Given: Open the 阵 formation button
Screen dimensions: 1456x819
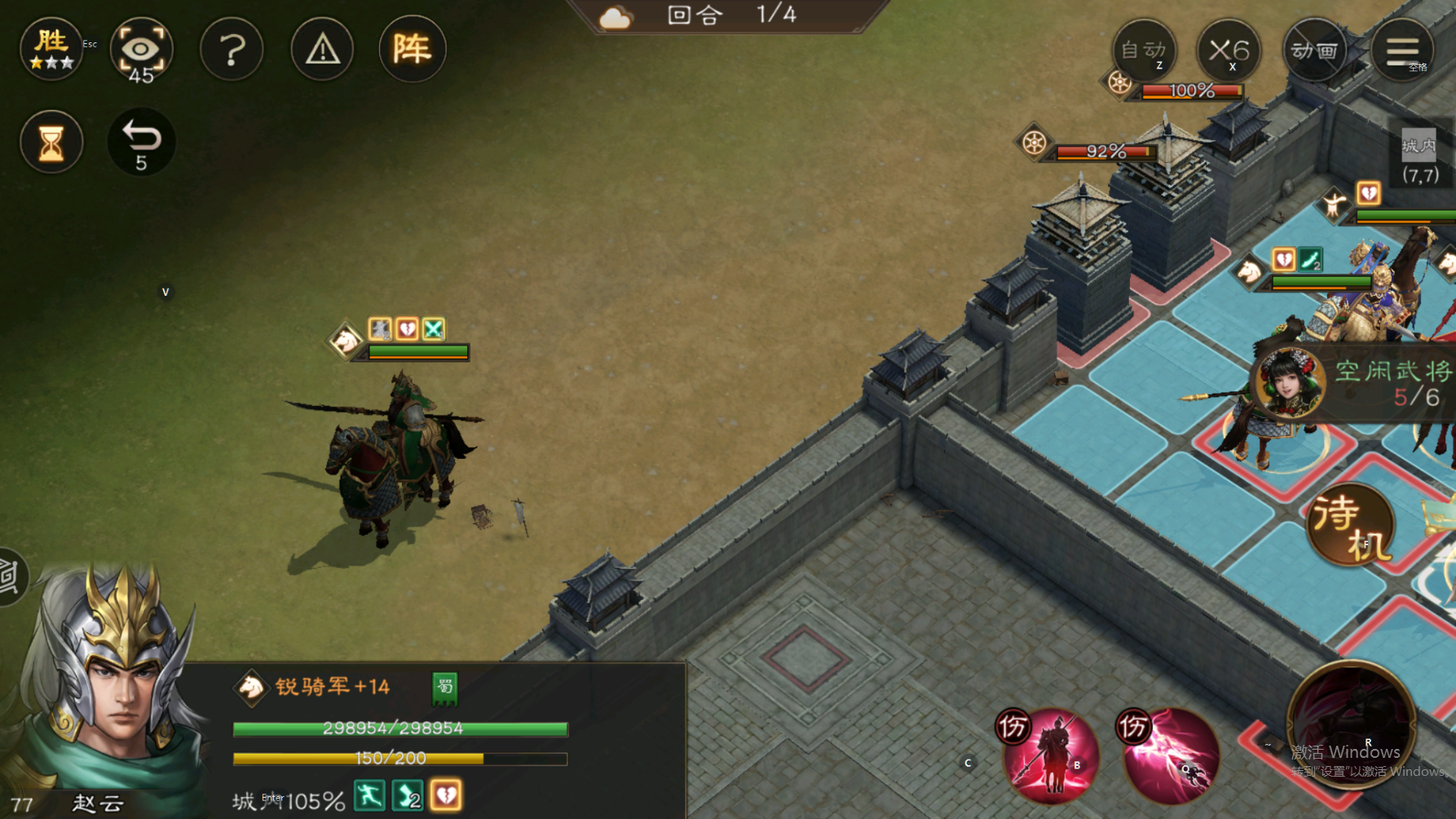Looking at the screenshot, I should [x=412, y=49].
